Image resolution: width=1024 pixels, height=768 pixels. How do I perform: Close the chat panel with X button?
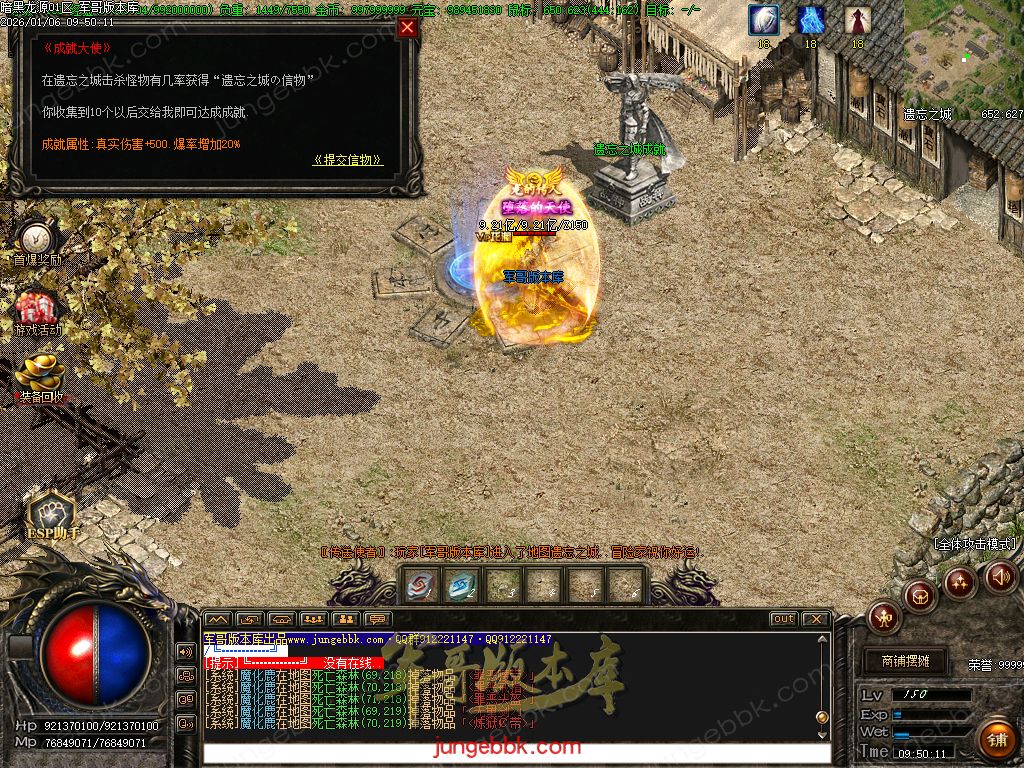click(815, 619)
